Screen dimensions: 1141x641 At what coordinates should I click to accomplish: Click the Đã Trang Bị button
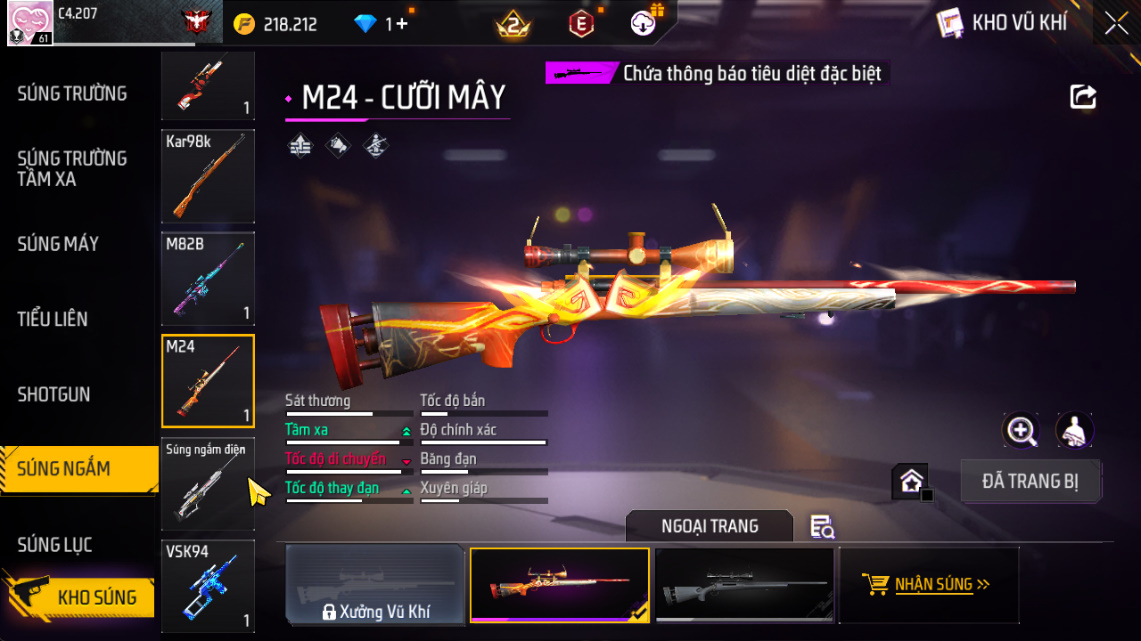(x=1030, y=481)
